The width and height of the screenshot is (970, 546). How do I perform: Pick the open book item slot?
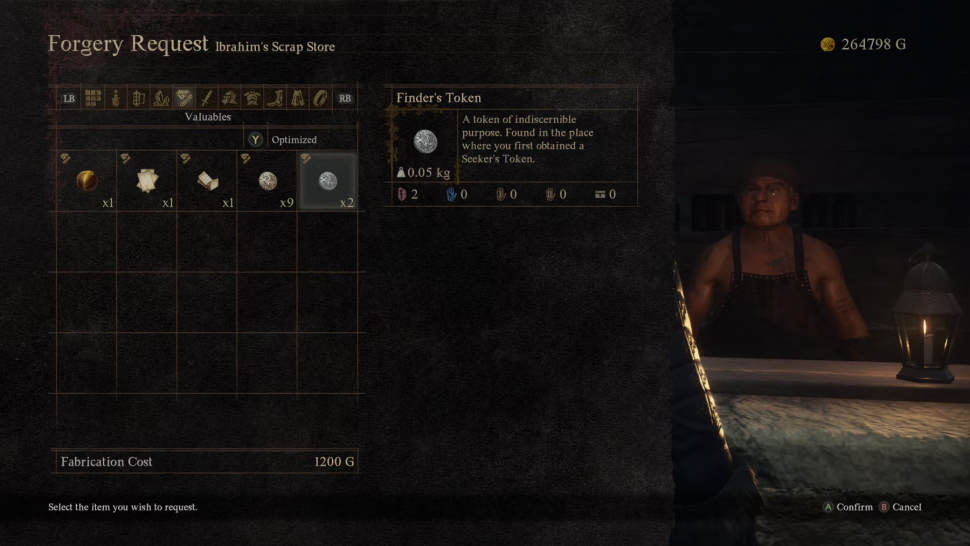click(x=207, y=181)
